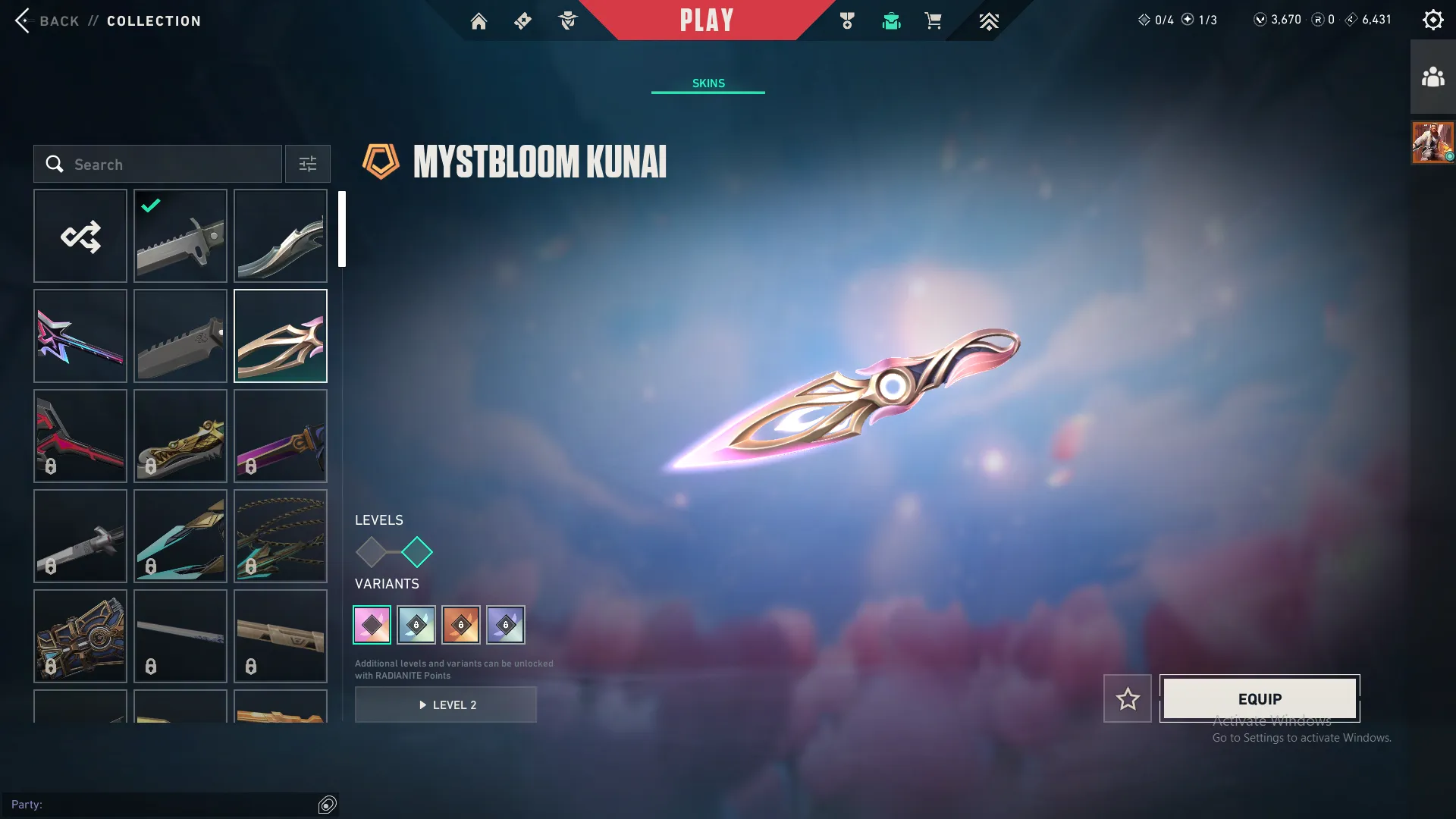Viewport: 1456px width, 819px height.
Task: Open the social panel friends icon
Action: 1432,75
